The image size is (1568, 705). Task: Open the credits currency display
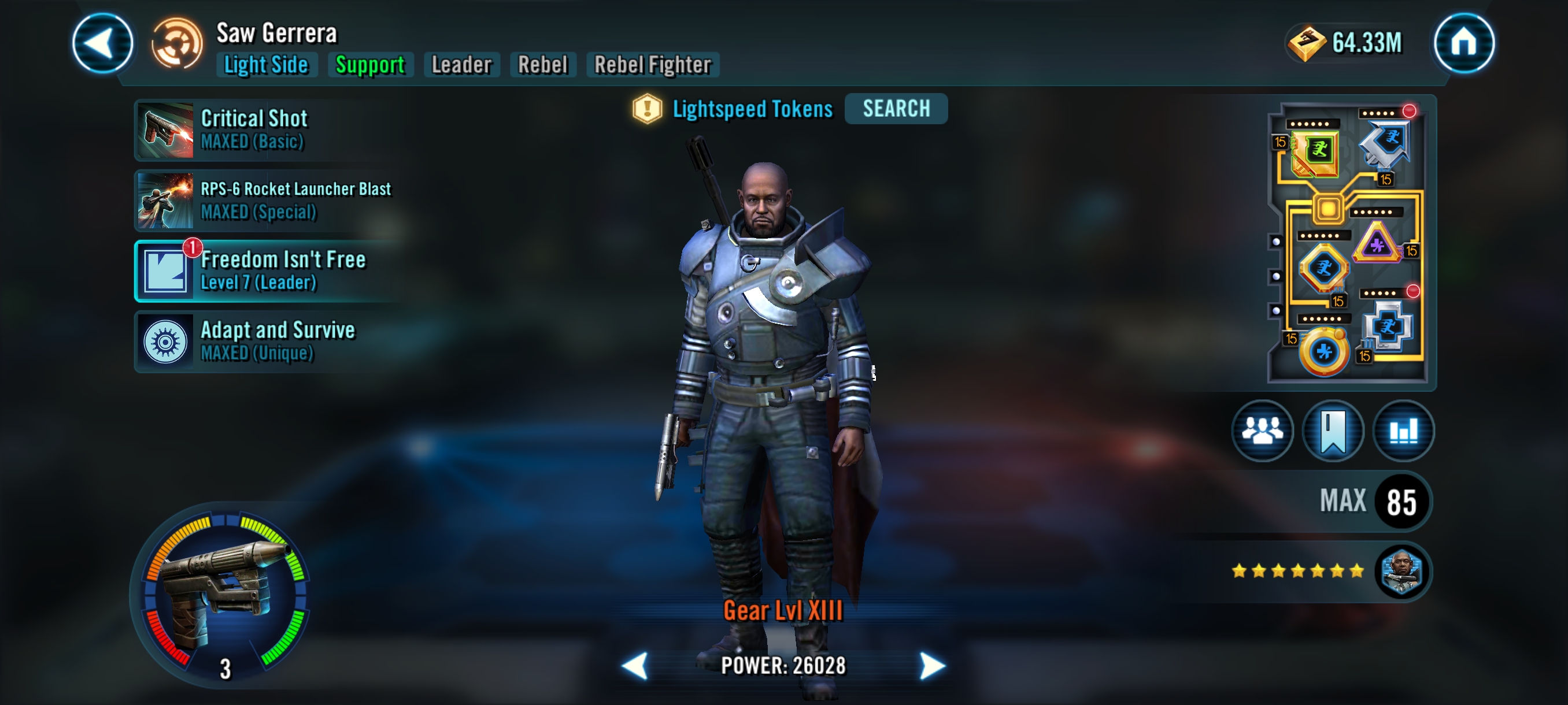(x=1347, y=43)
